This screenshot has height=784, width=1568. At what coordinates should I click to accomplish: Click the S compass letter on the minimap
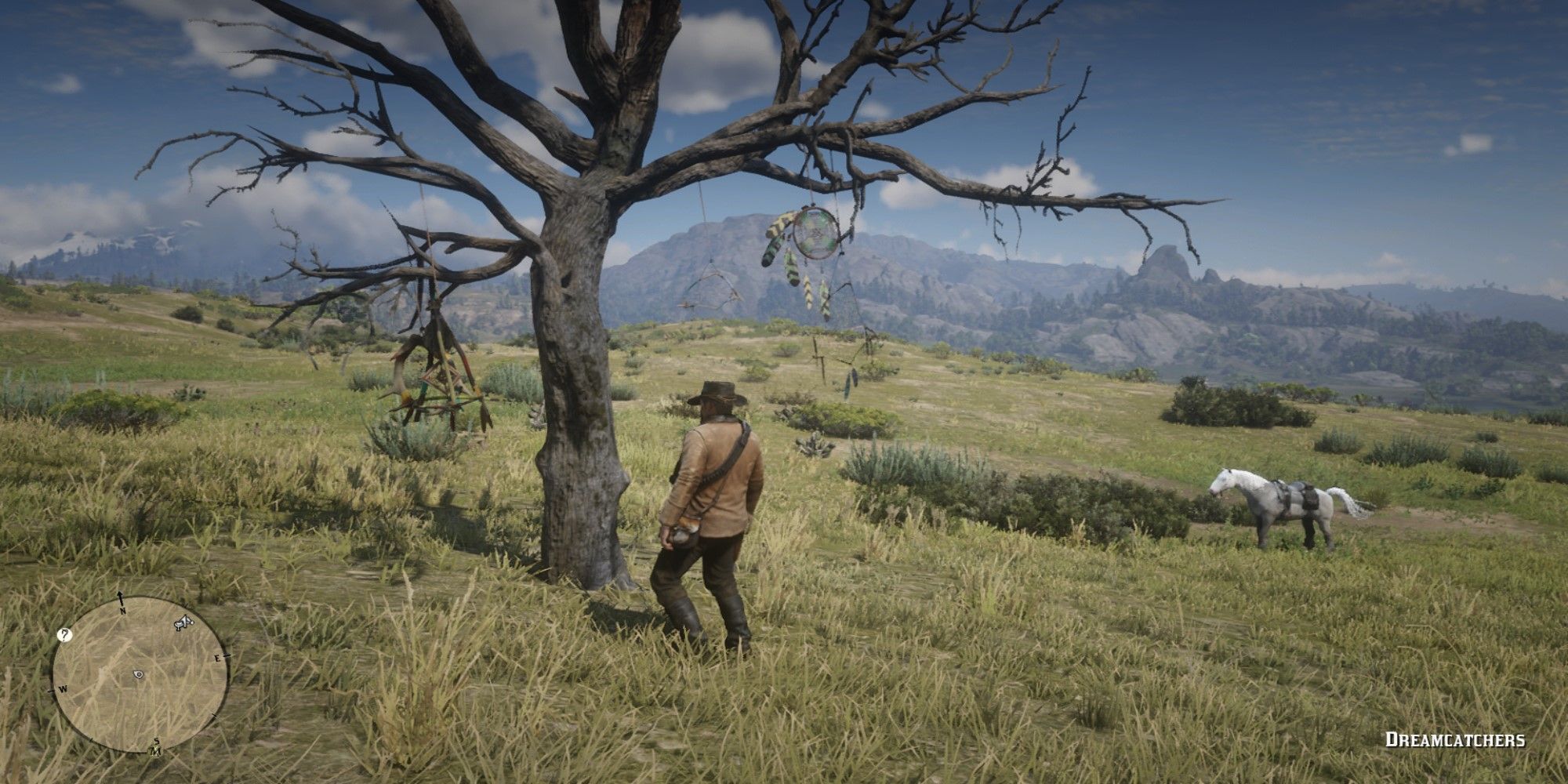156,742
